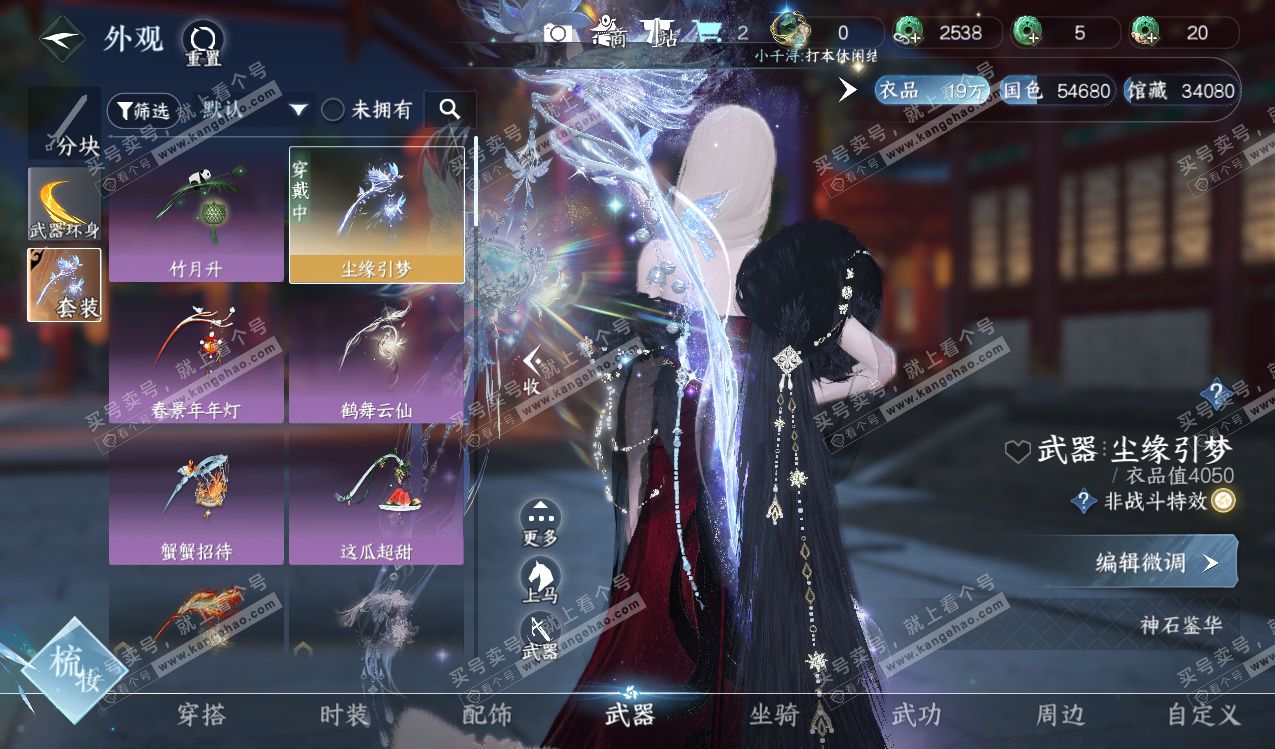
Task: Switch to the 坐骑 tab
Action: (774, 714)
